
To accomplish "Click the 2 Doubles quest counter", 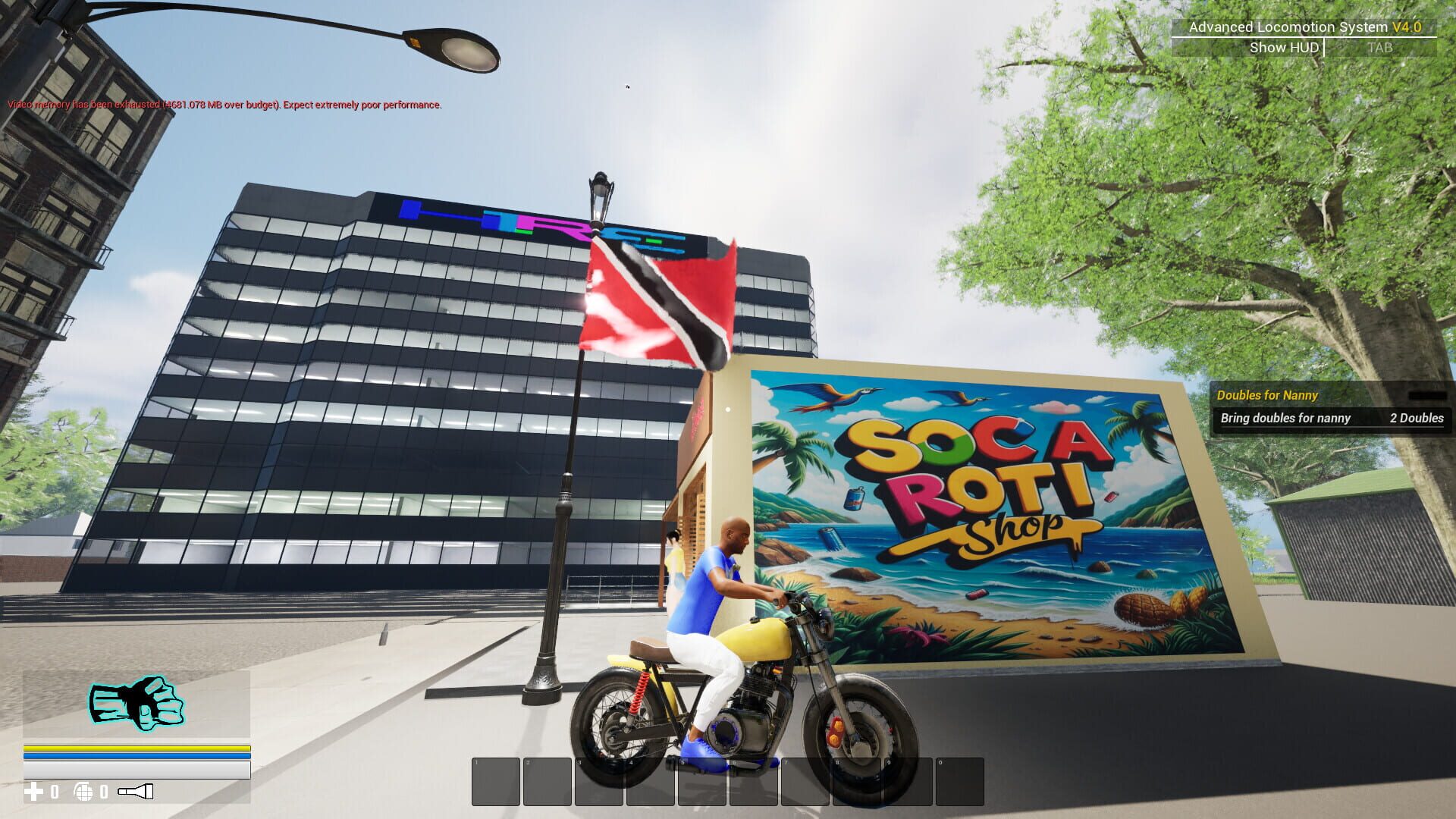I will tap(1417, 419).
